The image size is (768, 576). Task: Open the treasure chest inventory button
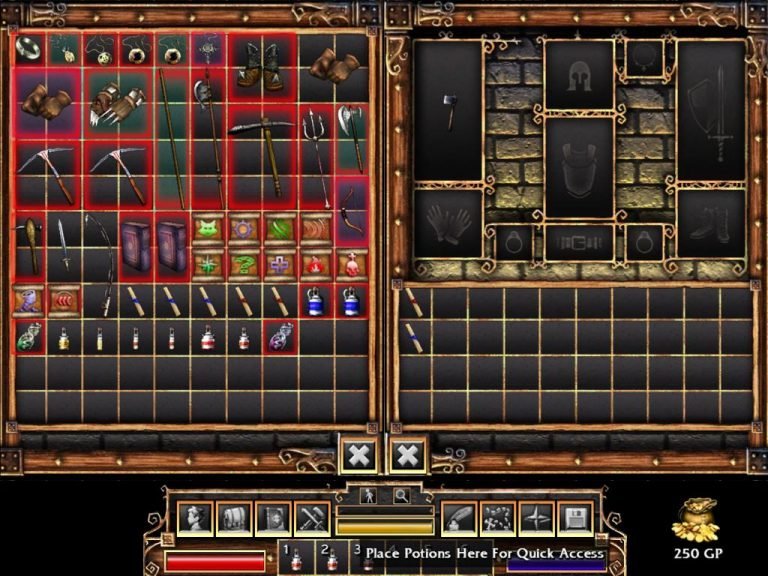point(233,518)
